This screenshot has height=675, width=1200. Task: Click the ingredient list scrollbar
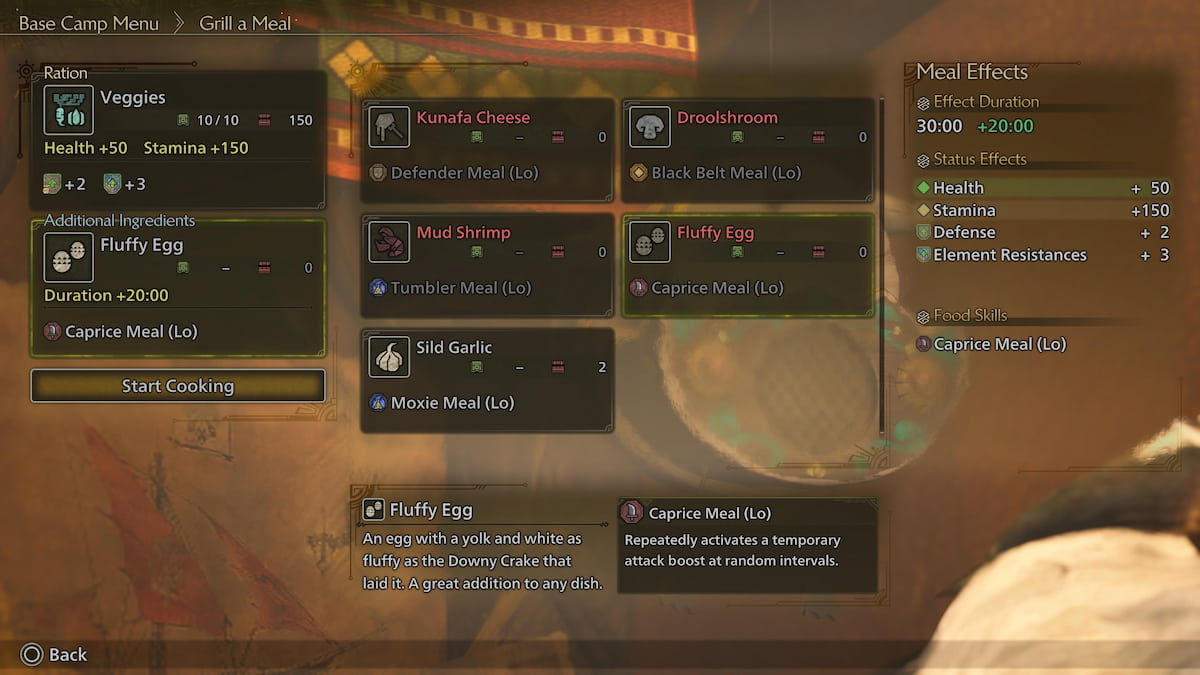click(881, 265)
